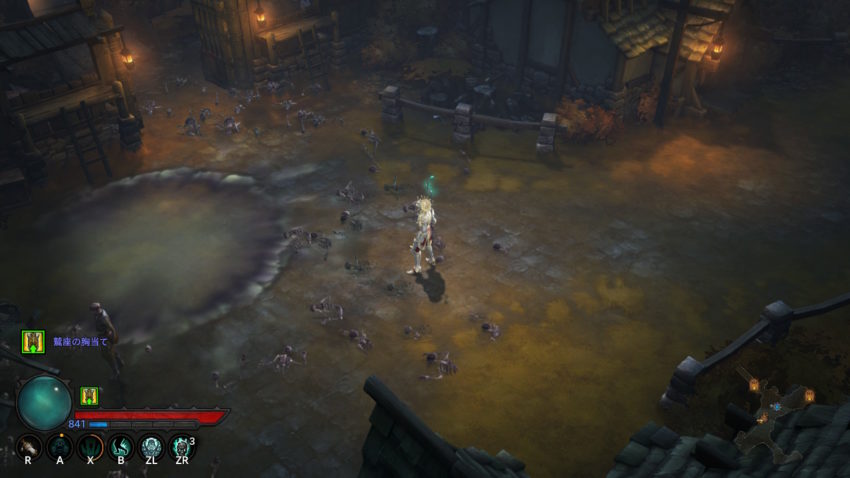Open the 鷲座の胸当て item notification text
850x478 pixels.
pos(81,341)
